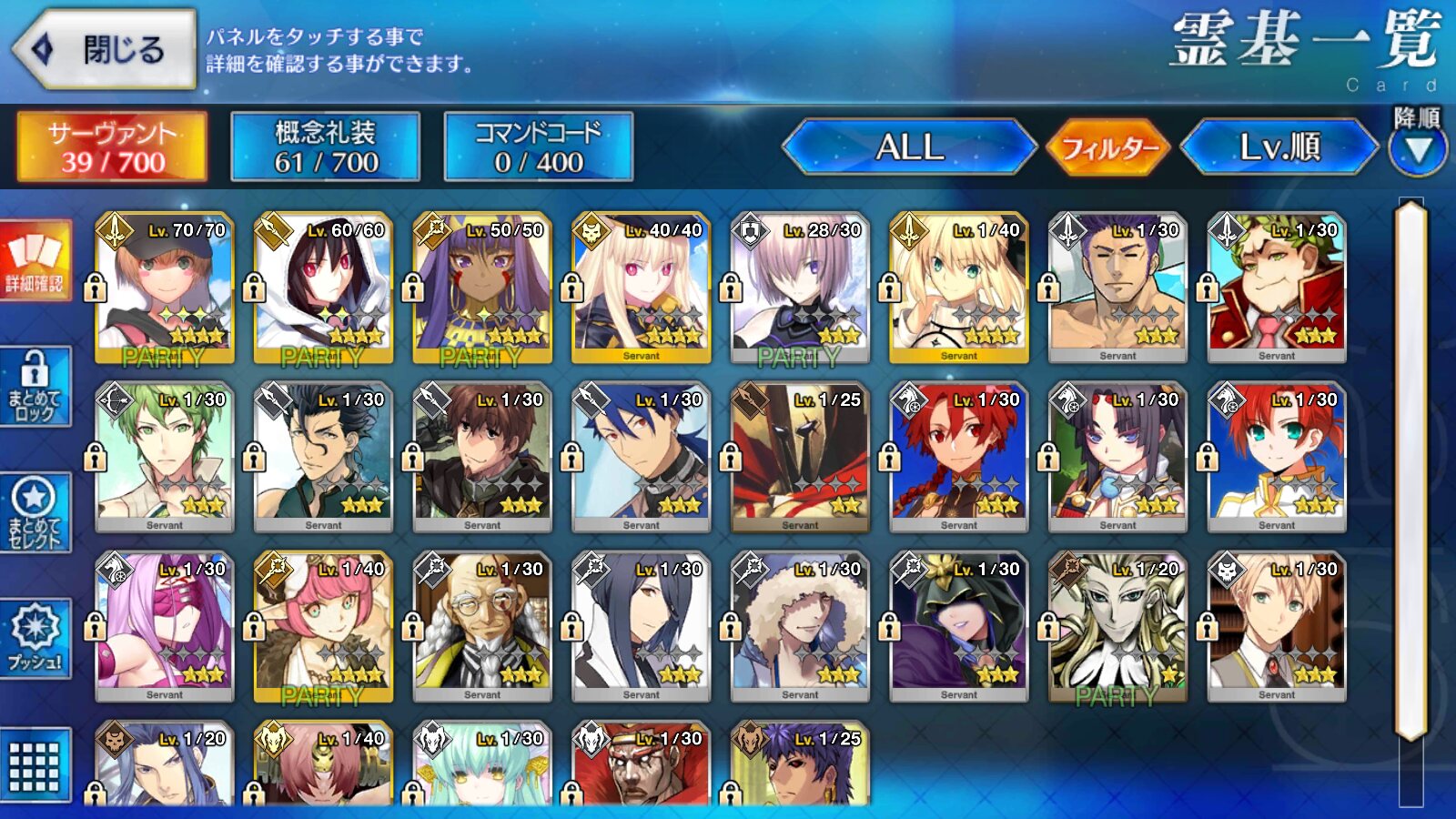This screenshot has width=1456, height=819.
Task: Activate the まとめてセレクト bulk select button
Action: pos(35,513)
